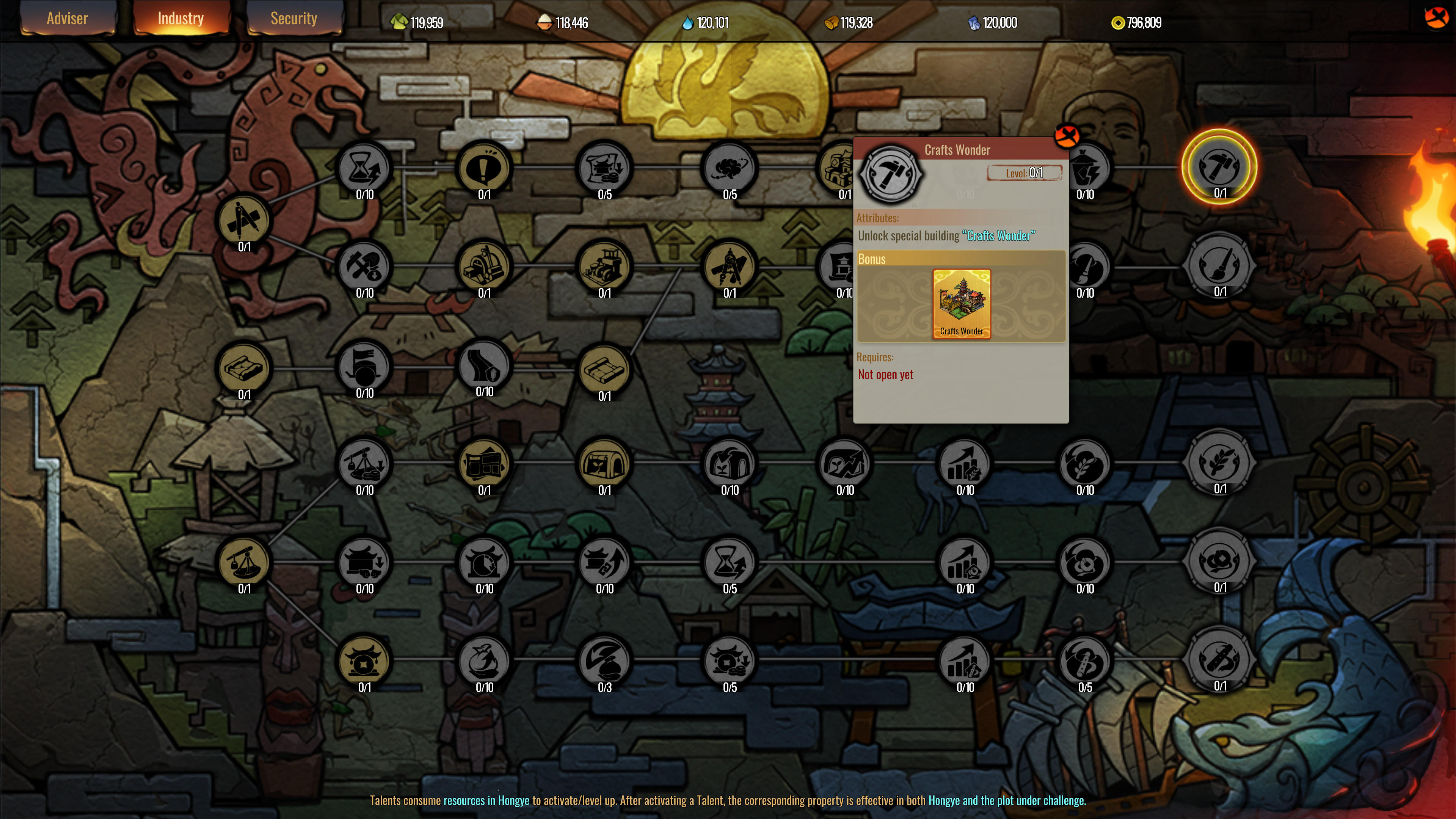Select the scroll-with-coins talent marked 0/5
This screenshot has height=819, width=1456.
[x=606, y=167]
